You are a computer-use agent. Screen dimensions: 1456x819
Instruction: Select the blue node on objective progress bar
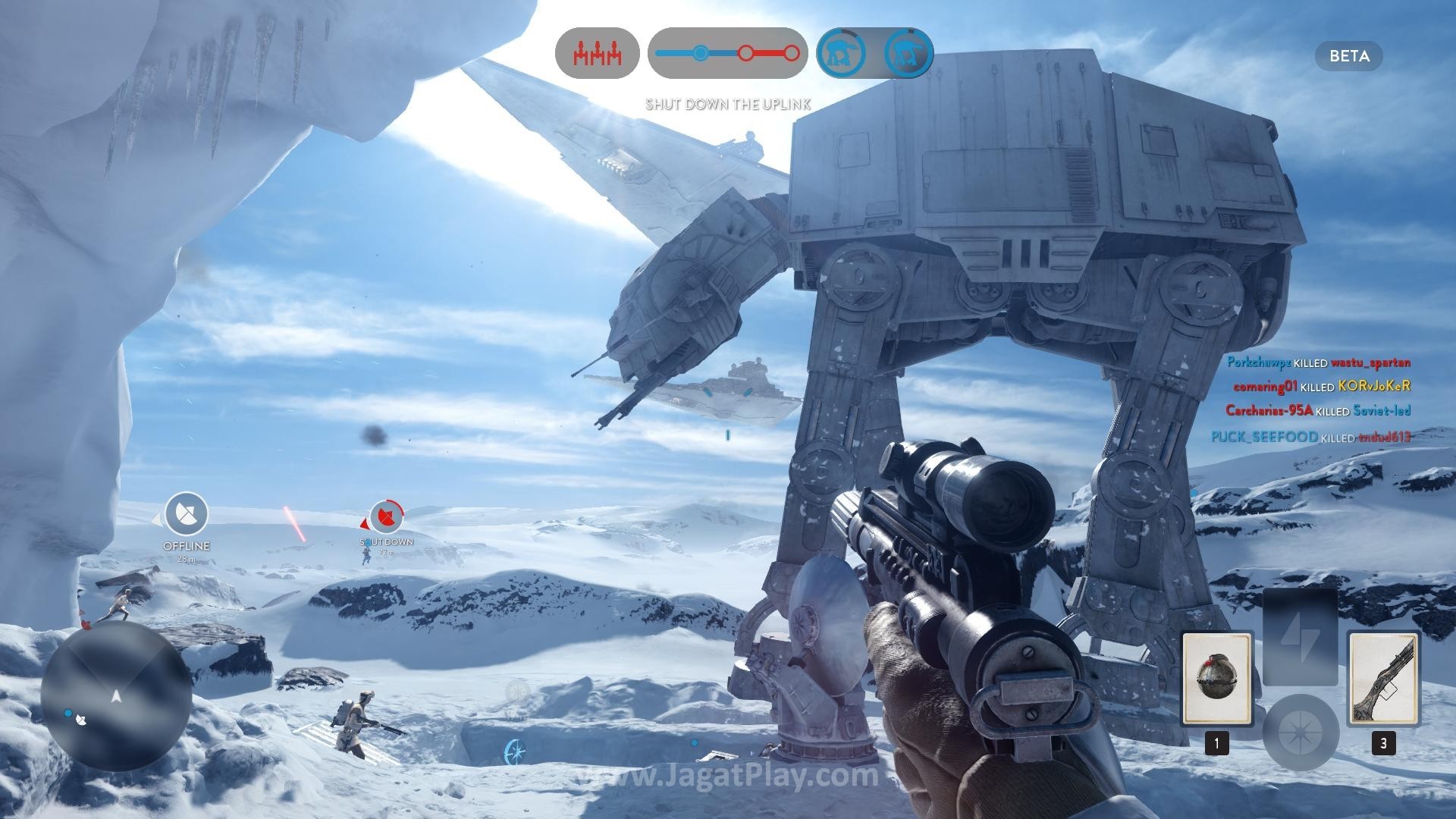701,53
